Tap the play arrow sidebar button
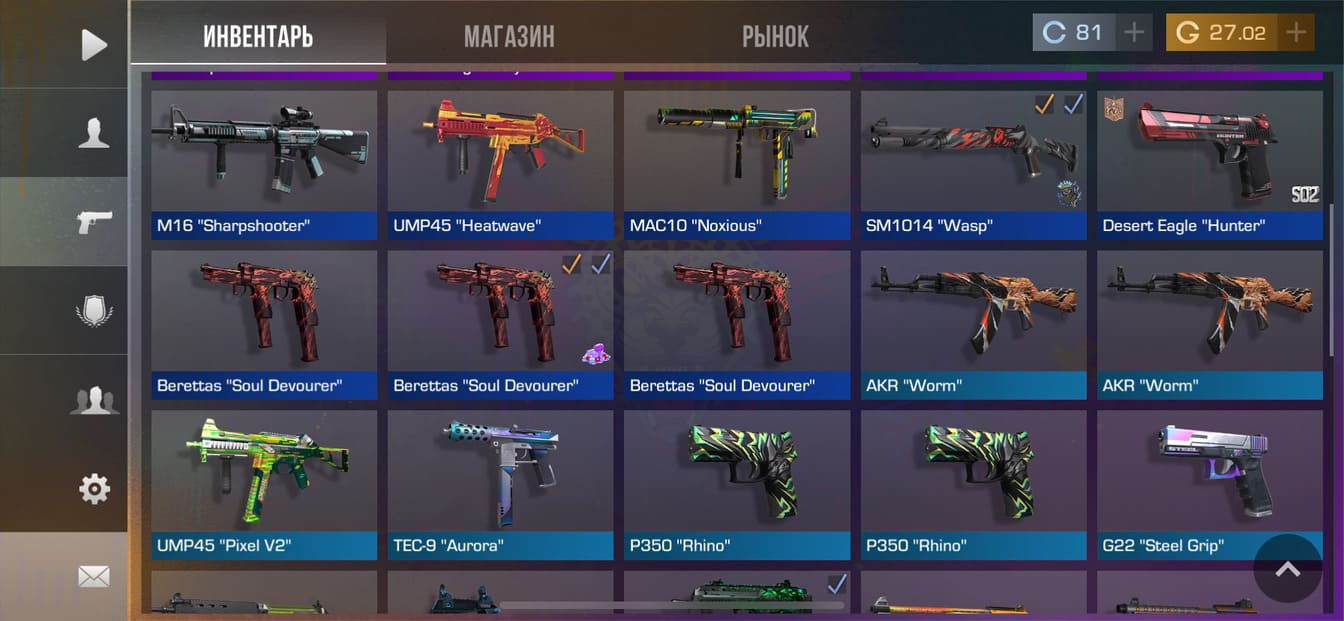The image size is (1344, 621). 93,44
